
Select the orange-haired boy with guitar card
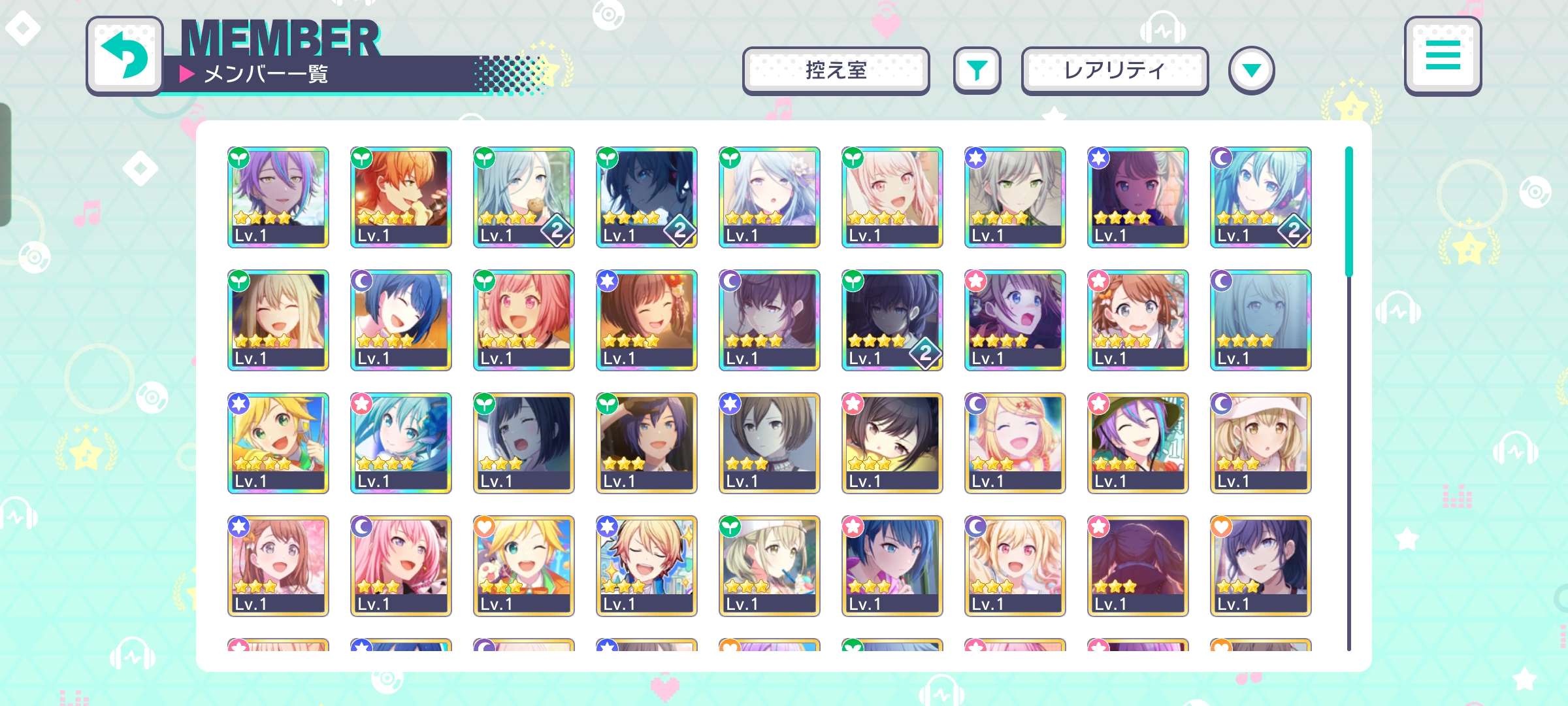[401, 197]
